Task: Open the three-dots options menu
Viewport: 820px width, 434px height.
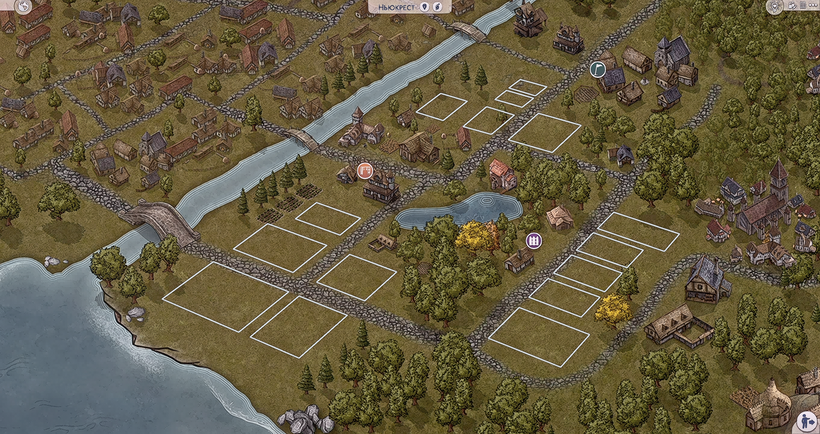Action: coord(812,7)
